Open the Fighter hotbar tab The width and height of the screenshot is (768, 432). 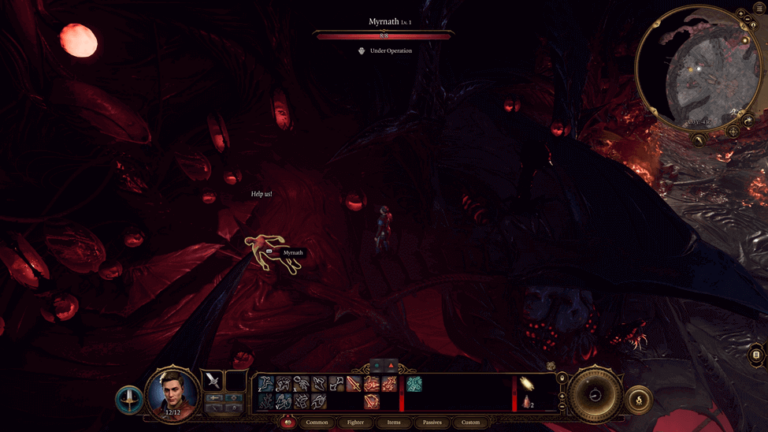(x=355, y=423)
